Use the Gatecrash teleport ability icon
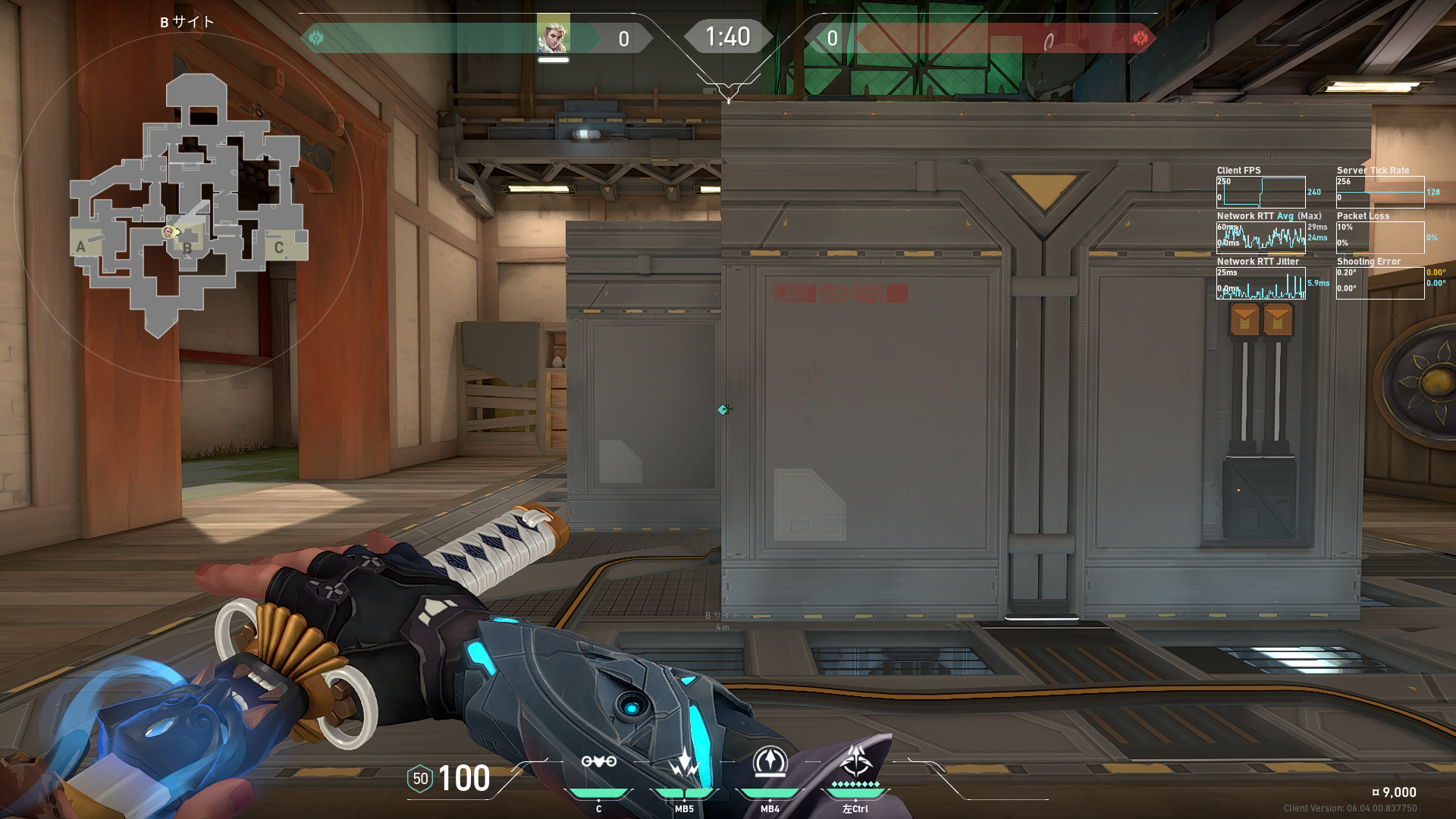The width and height of the screenshot is (1456, 819). click(x=770, y=763)
